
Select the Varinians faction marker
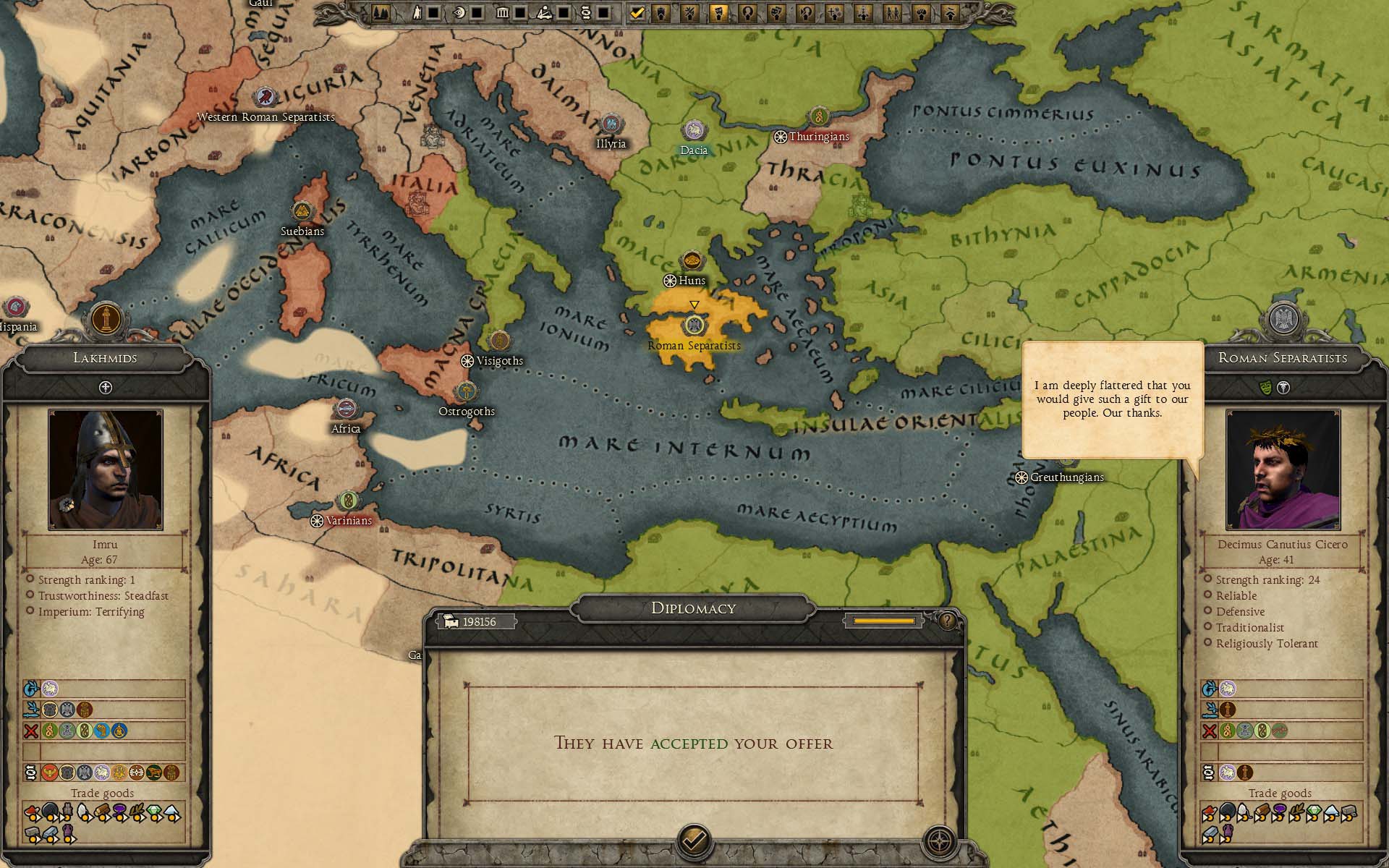pyautogui.click(x=348, y=501)
